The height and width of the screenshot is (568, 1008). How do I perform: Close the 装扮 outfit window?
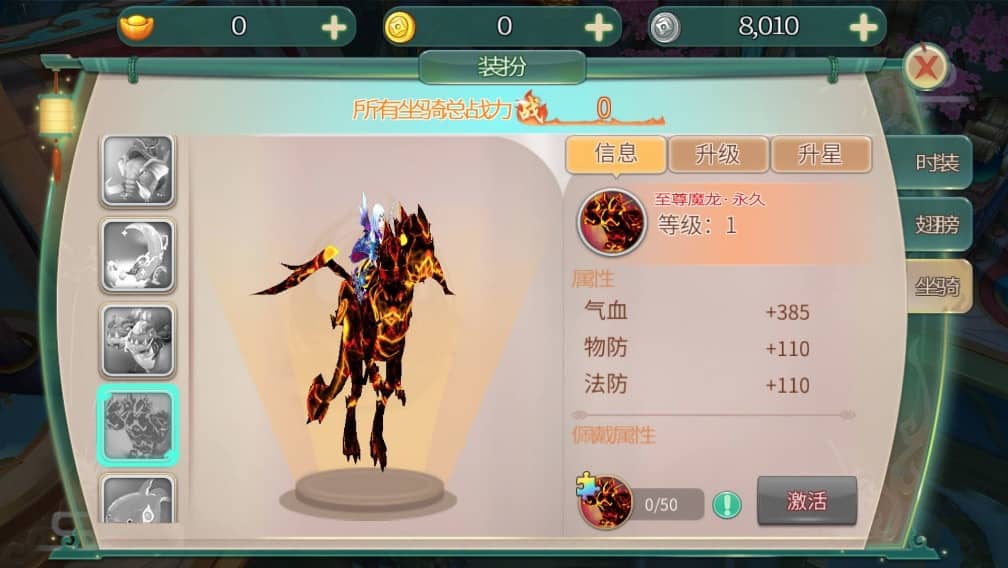(926, 68)
